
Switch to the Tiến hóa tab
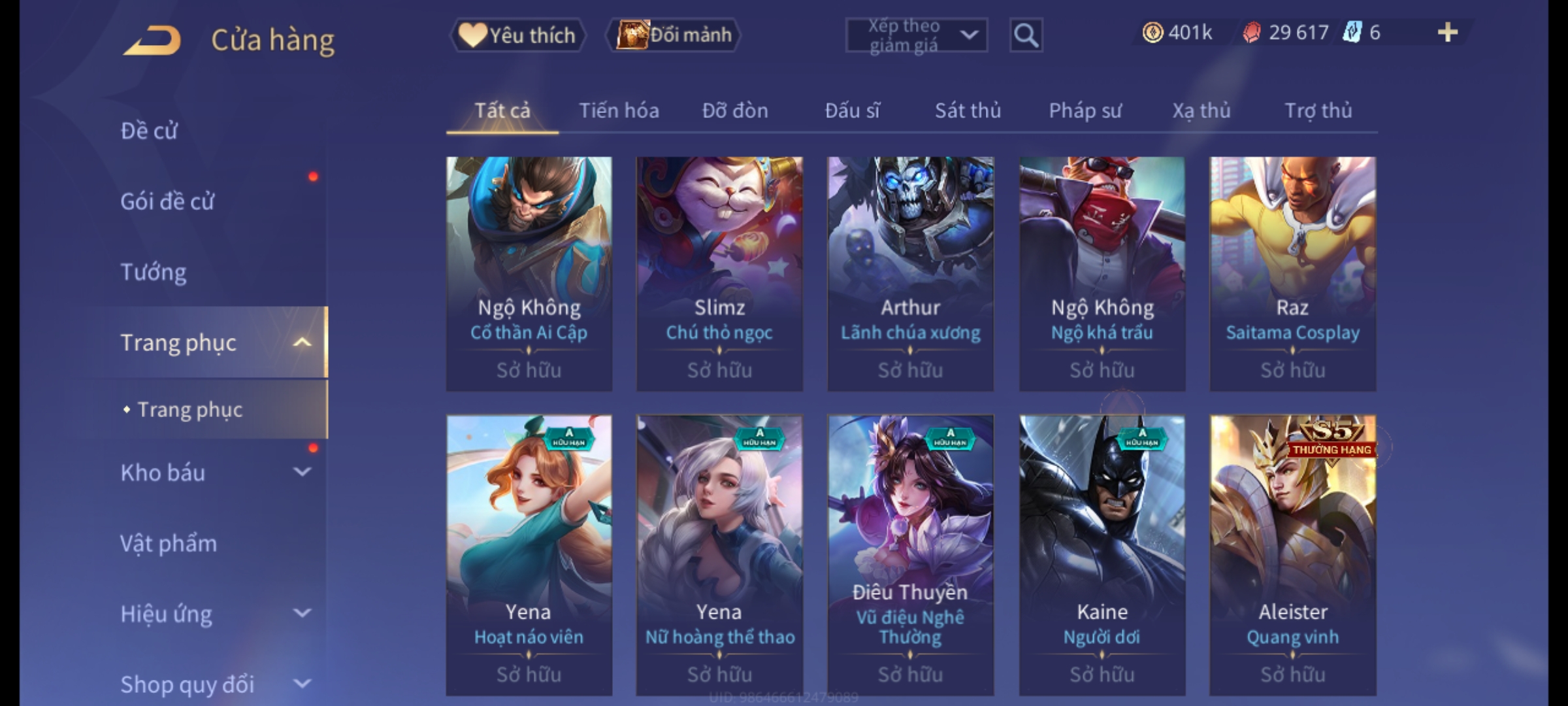click(x=619, y=110)
